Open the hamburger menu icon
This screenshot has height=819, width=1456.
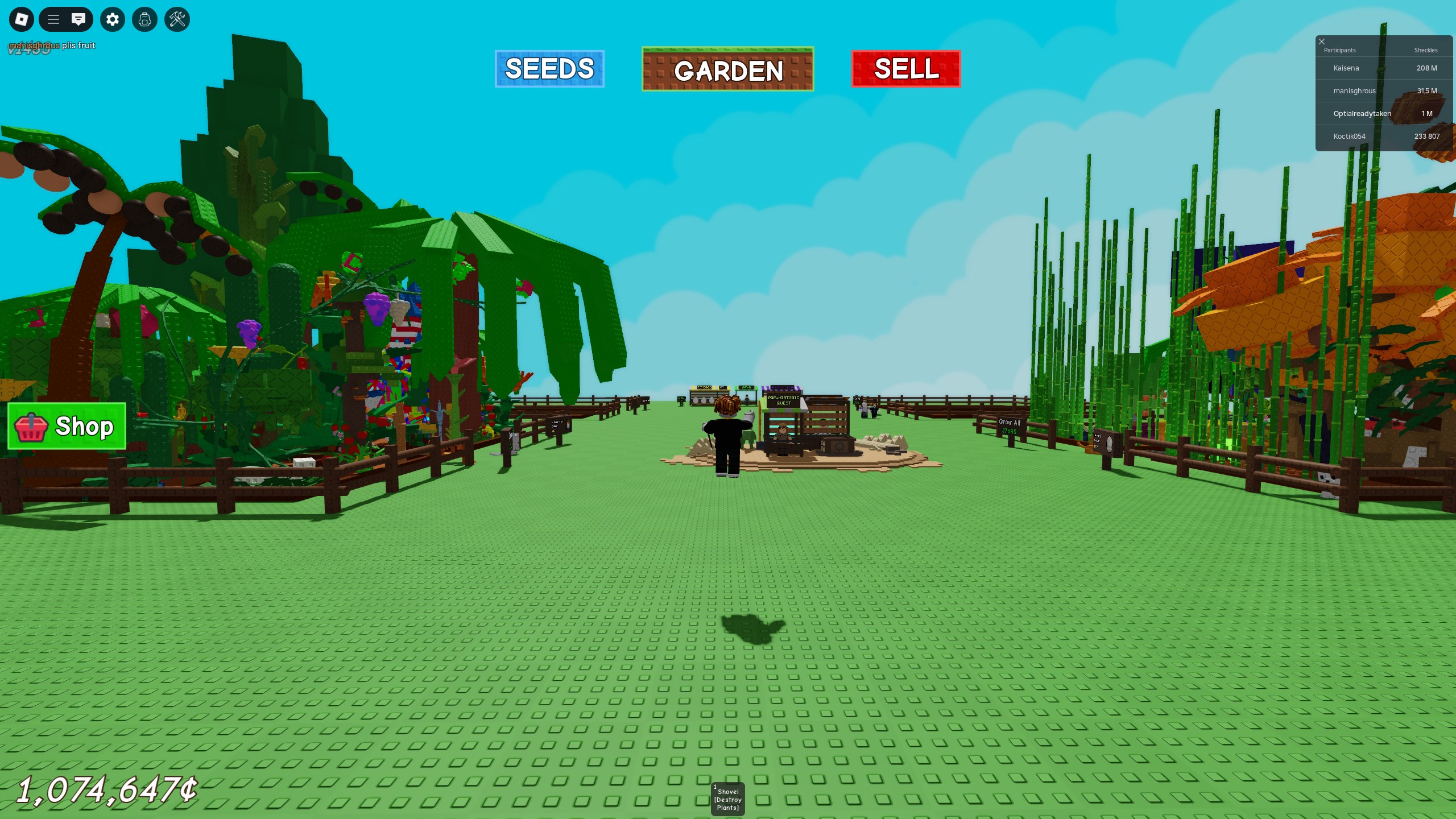(x=53, y=19)
